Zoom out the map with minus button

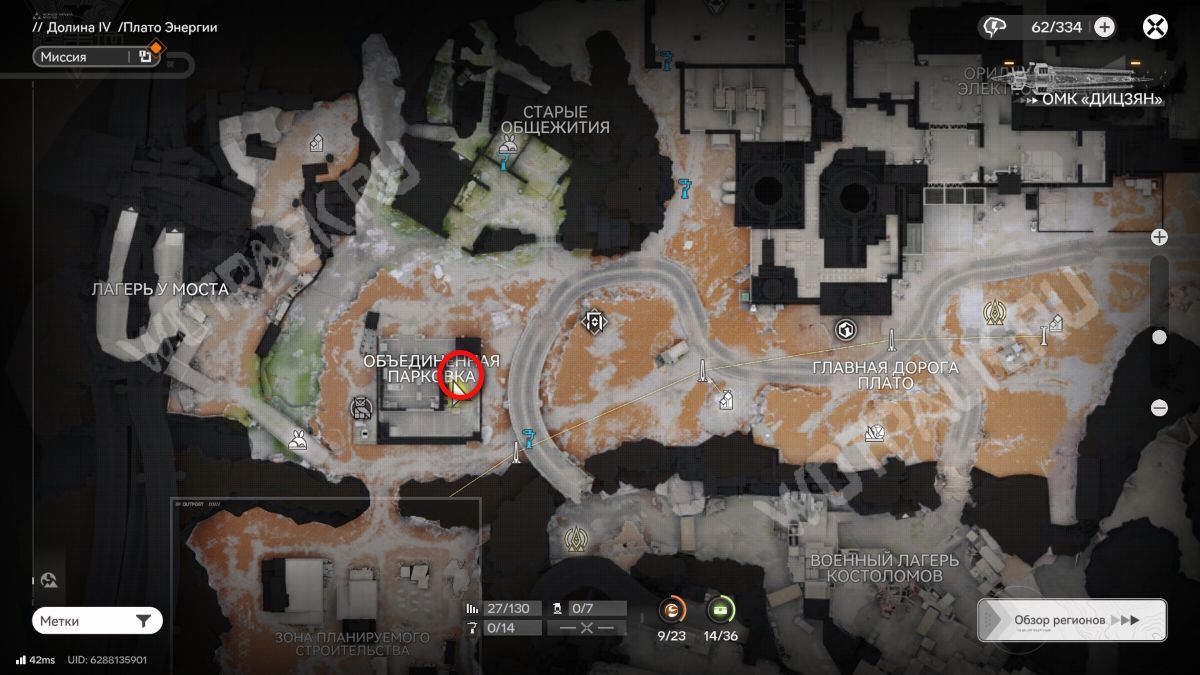tap(1159, 407)
